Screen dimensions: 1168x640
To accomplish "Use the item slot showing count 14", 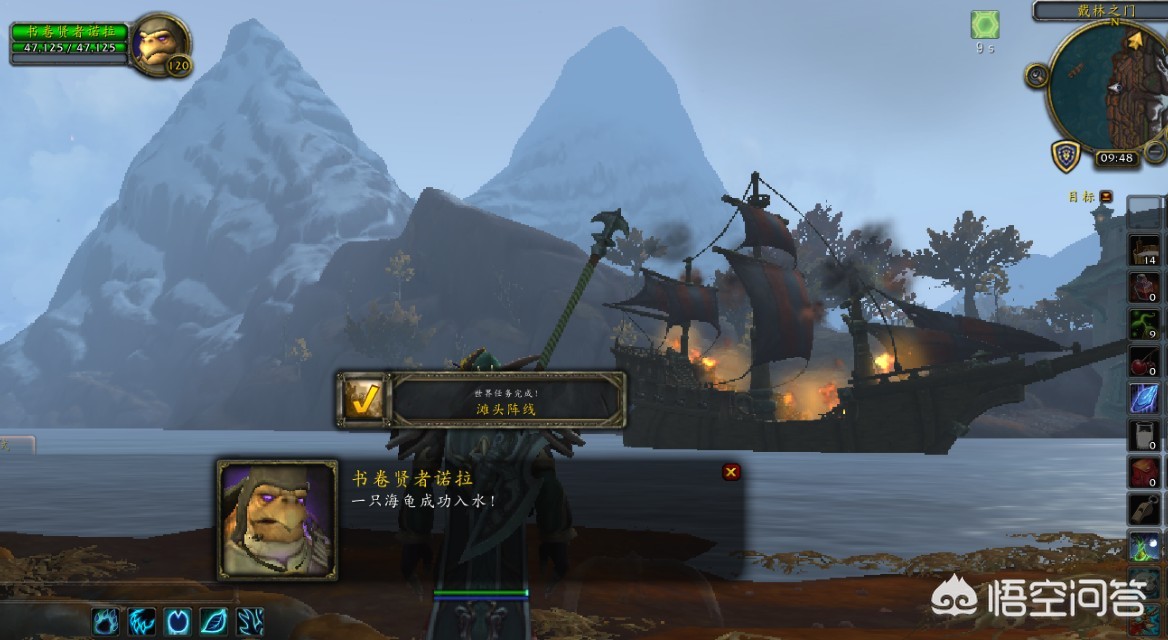I will [1145, 250].
